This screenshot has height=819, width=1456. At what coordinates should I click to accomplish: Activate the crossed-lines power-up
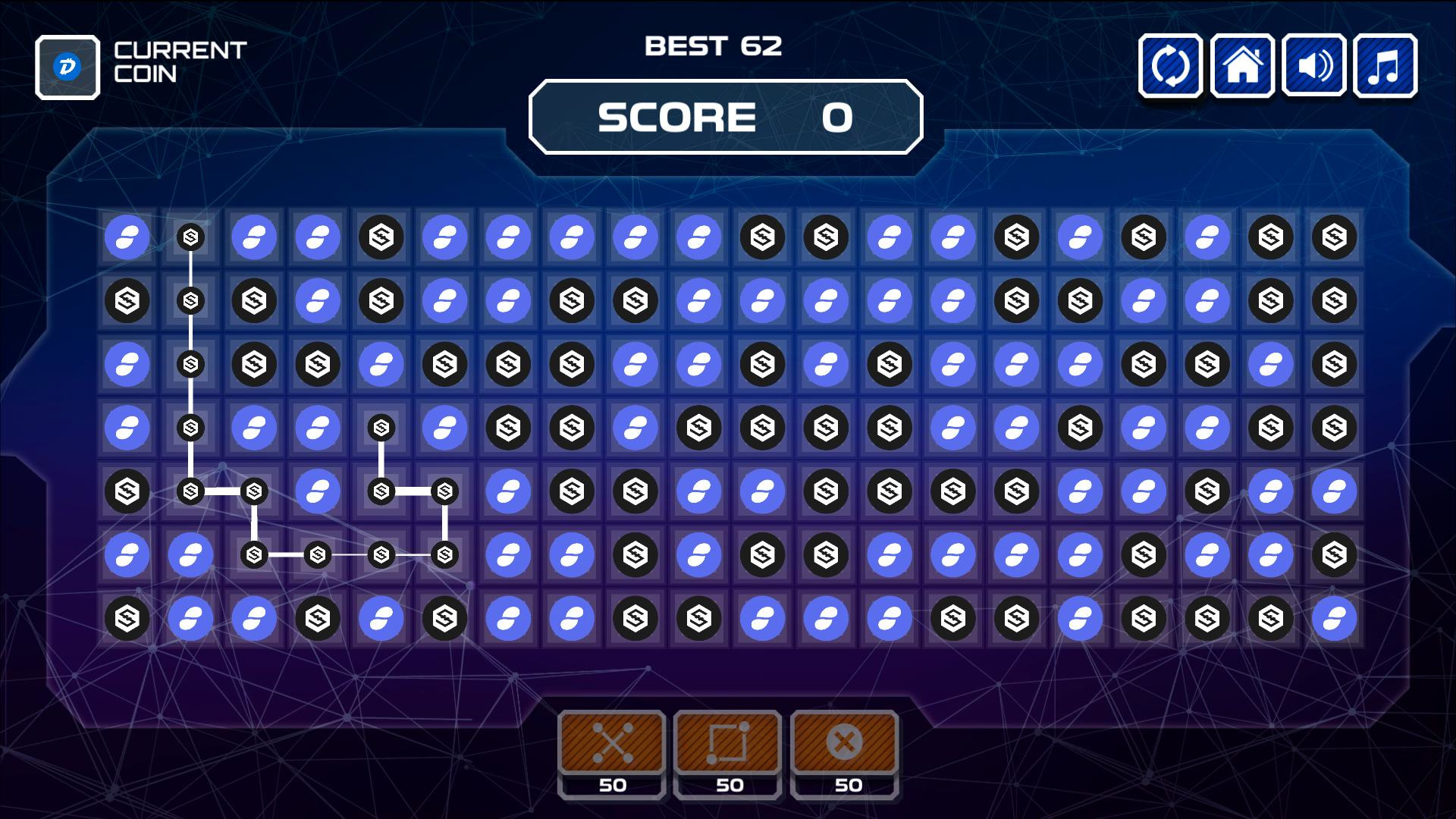click(x=612, y=742)
